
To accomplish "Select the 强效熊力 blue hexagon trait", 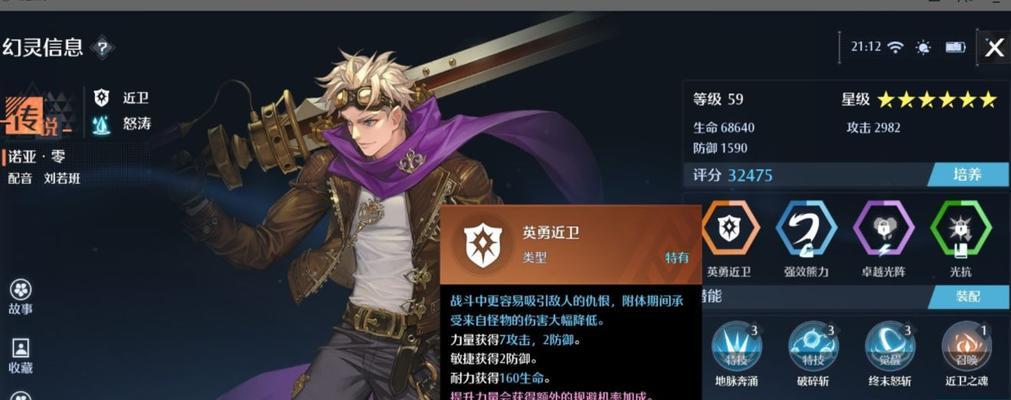I will 805,229.
